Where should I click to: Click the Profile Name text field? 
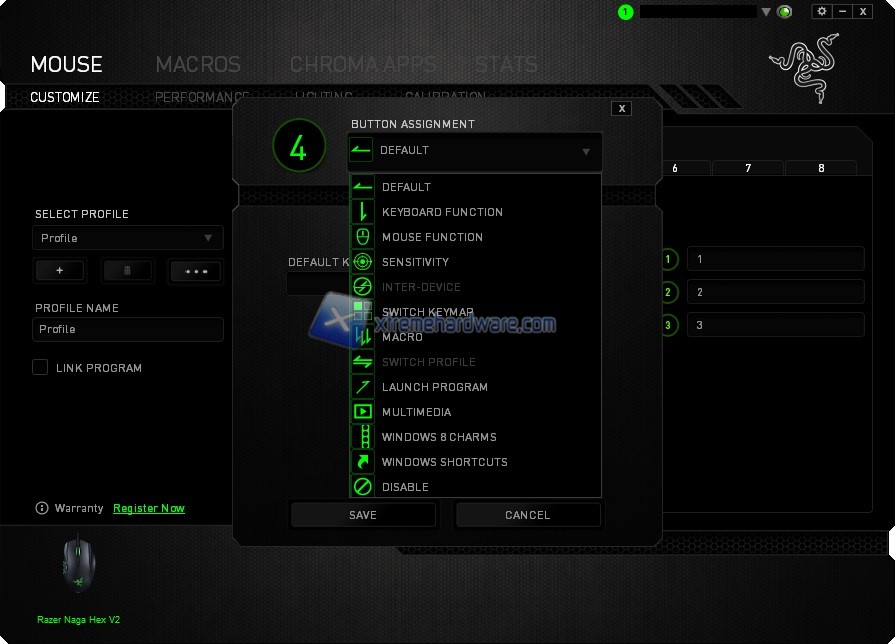tap(128, 329)
